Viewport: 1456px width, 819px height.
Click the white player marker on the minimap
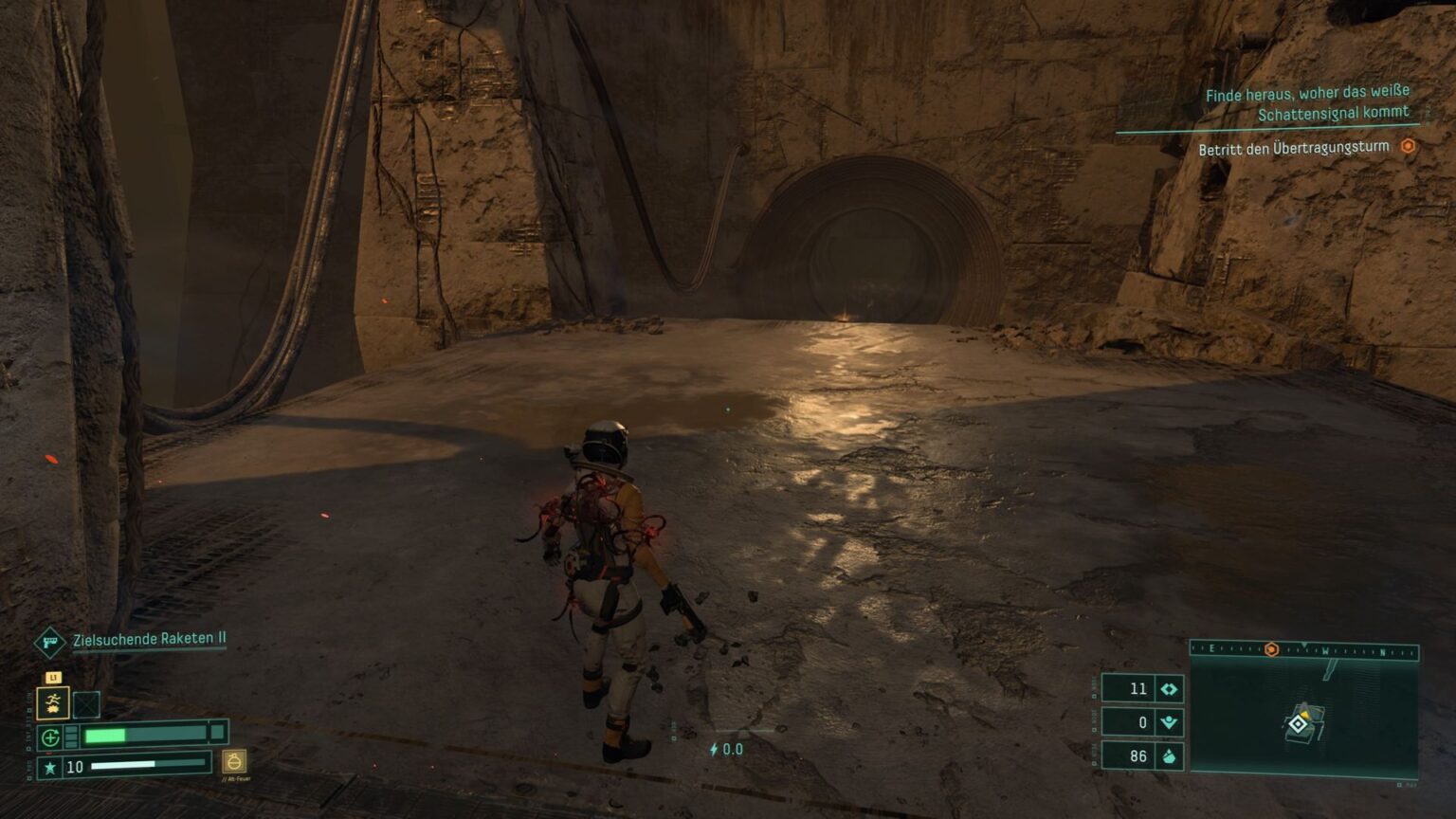(x=1299, y=724)
